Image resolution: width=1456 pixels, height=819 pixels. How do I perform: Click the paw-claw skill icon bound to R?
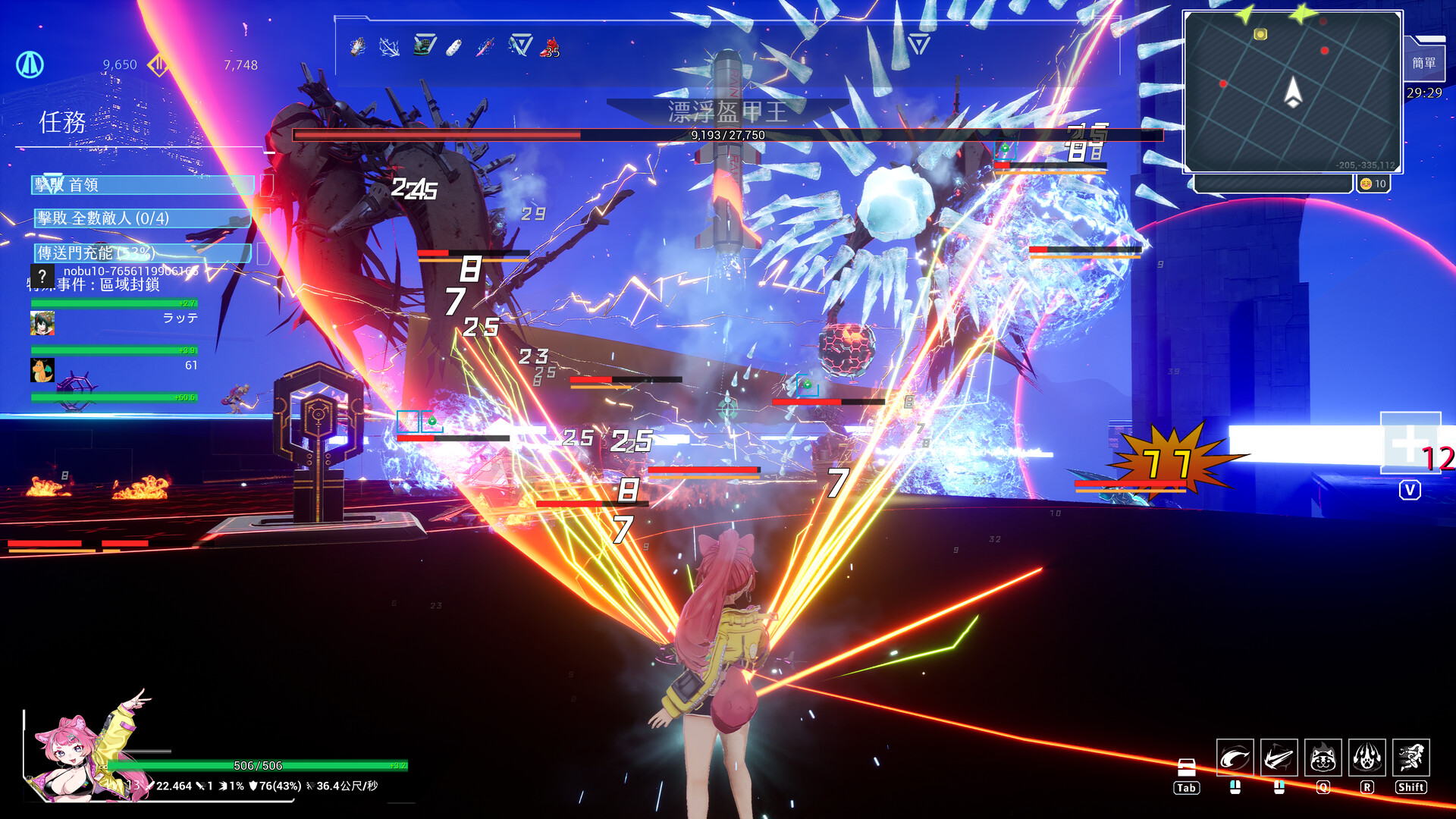click(x=1367, y=758)
